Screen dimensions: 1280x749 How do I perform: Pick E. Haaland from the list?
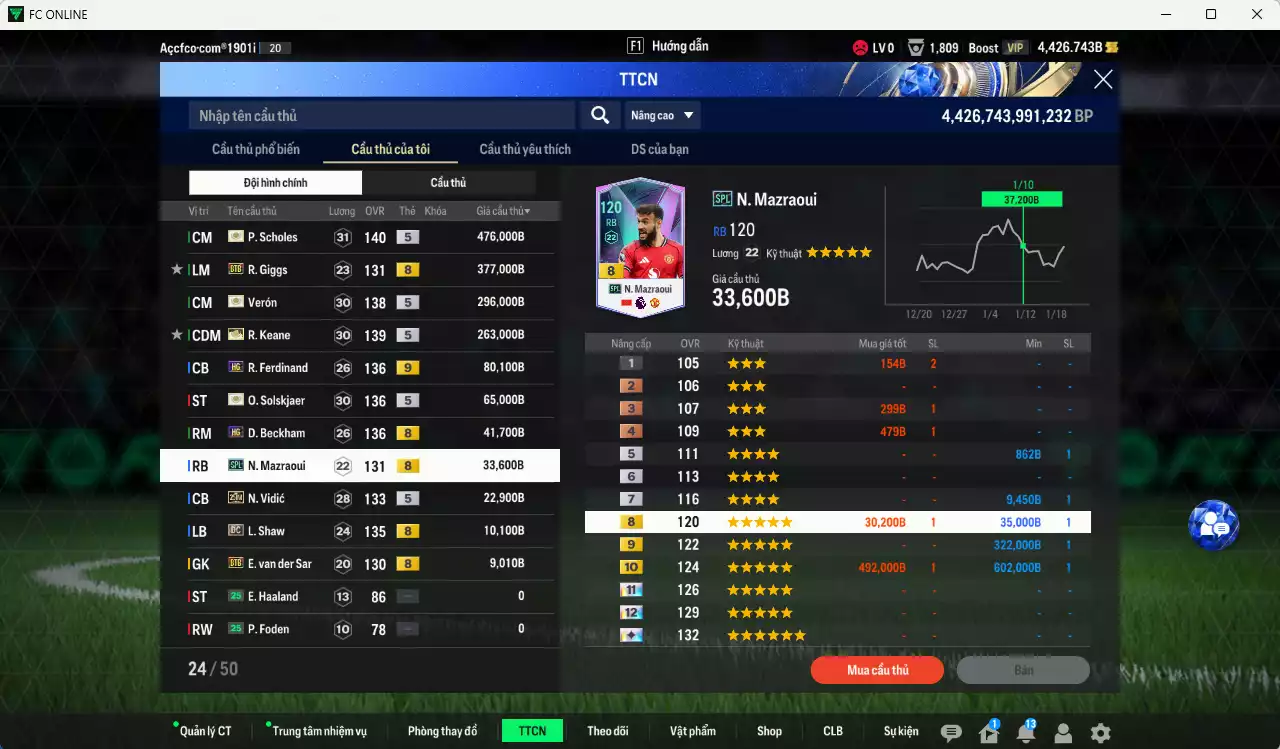(360, 597)
